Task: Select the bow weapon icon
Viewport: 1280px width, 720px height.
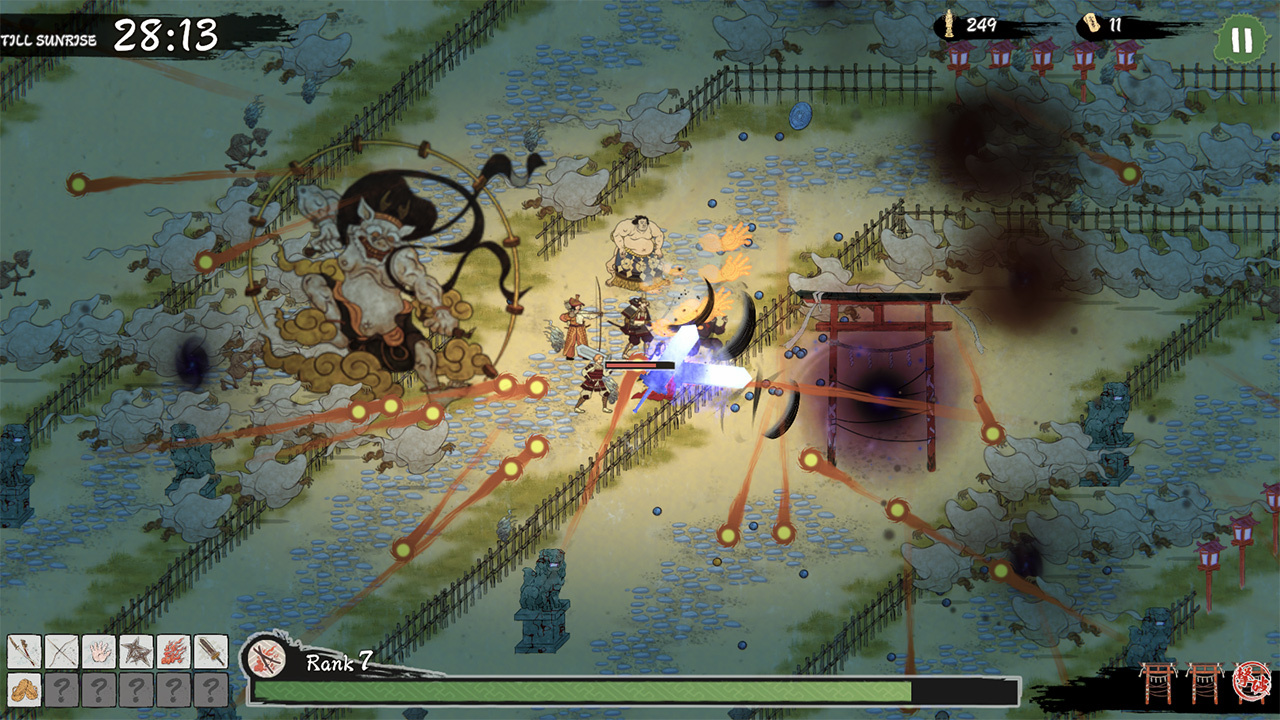Action: coord(60,650)
